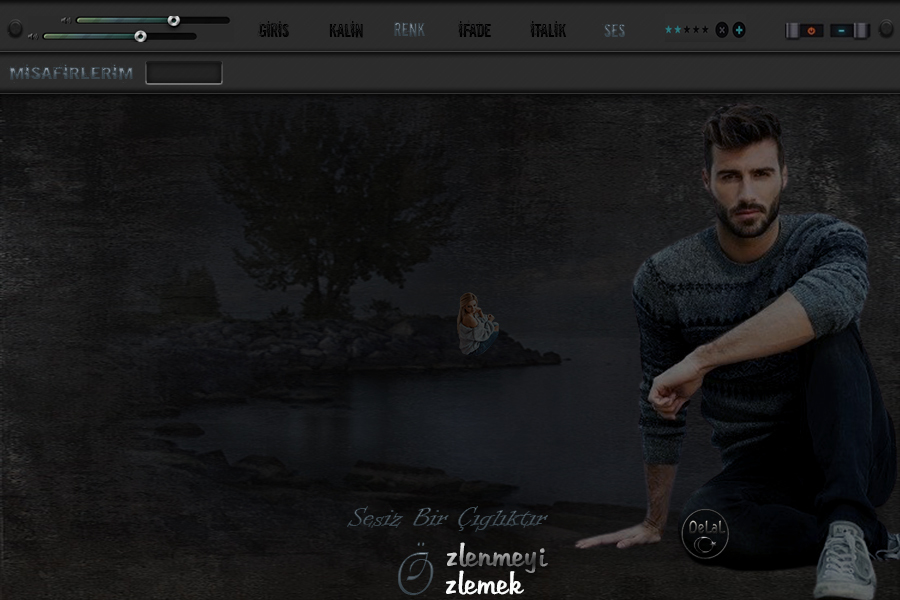Click the blue plus button beside the stars
The image size is (900, 600).
pos(739,30)
